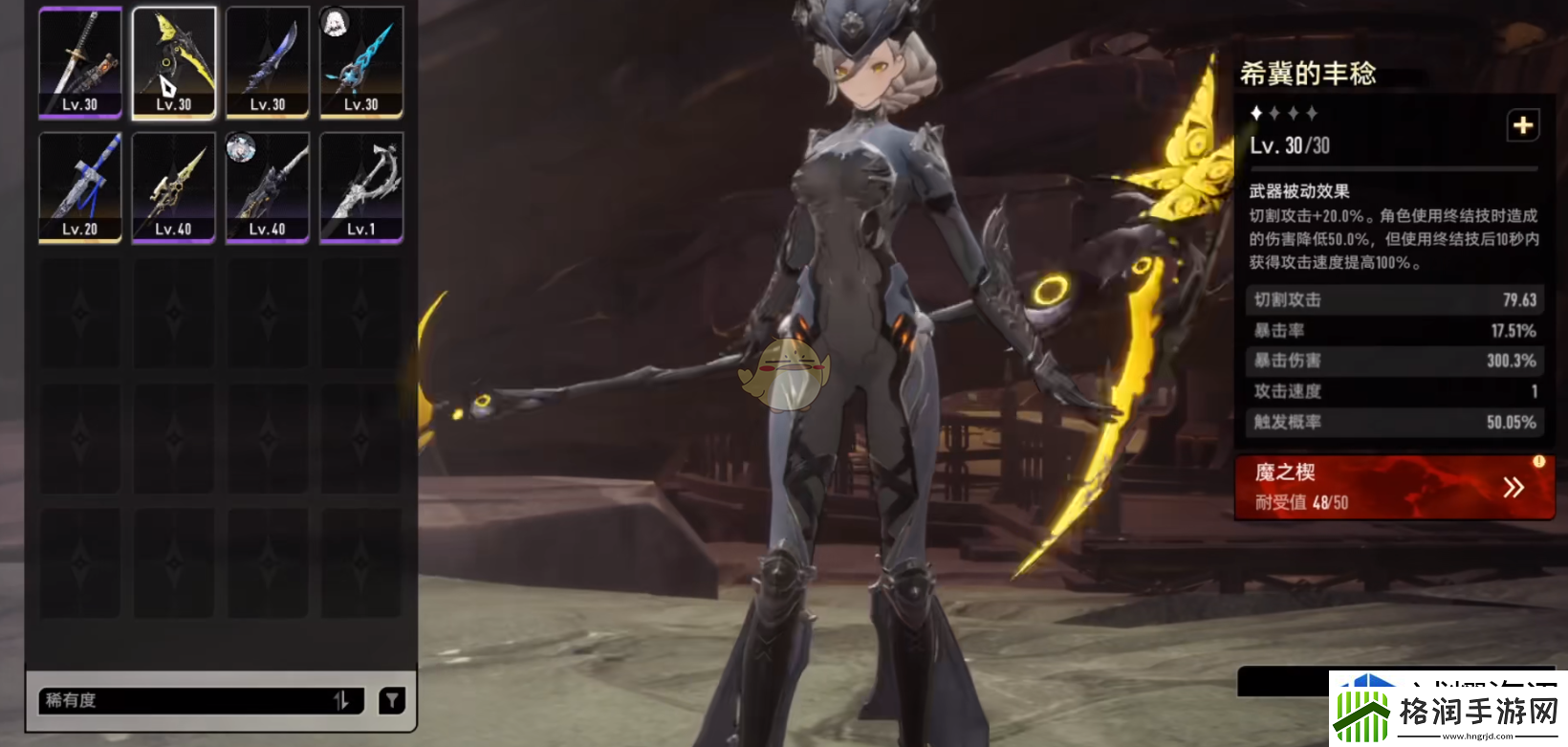Click the plus button beside weapon level
The image size is (1568, 747).
1523,125
